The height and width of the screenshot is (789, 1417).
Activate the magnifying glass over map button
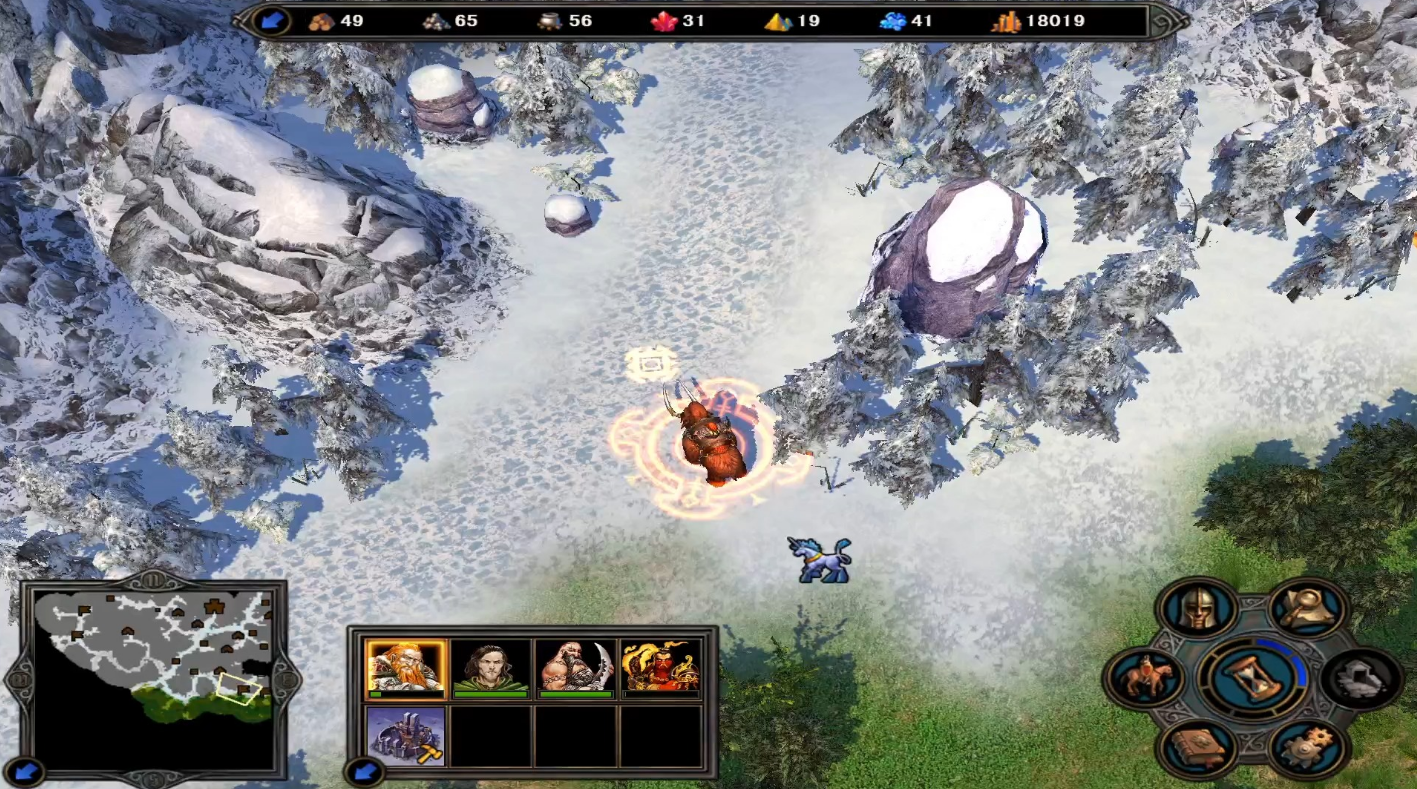[1309, 608]
